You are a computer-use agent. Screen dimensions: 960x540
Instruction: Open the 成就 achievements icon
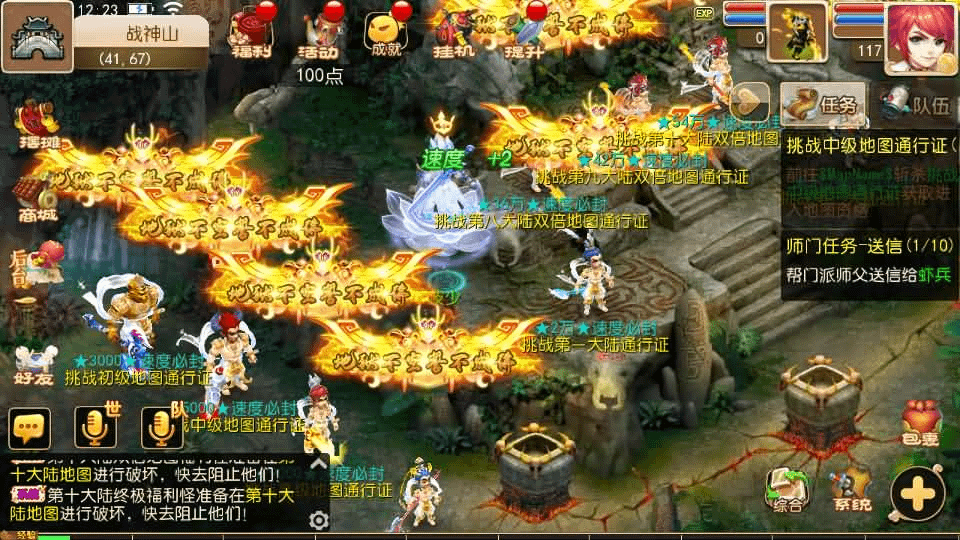point(385,36)
